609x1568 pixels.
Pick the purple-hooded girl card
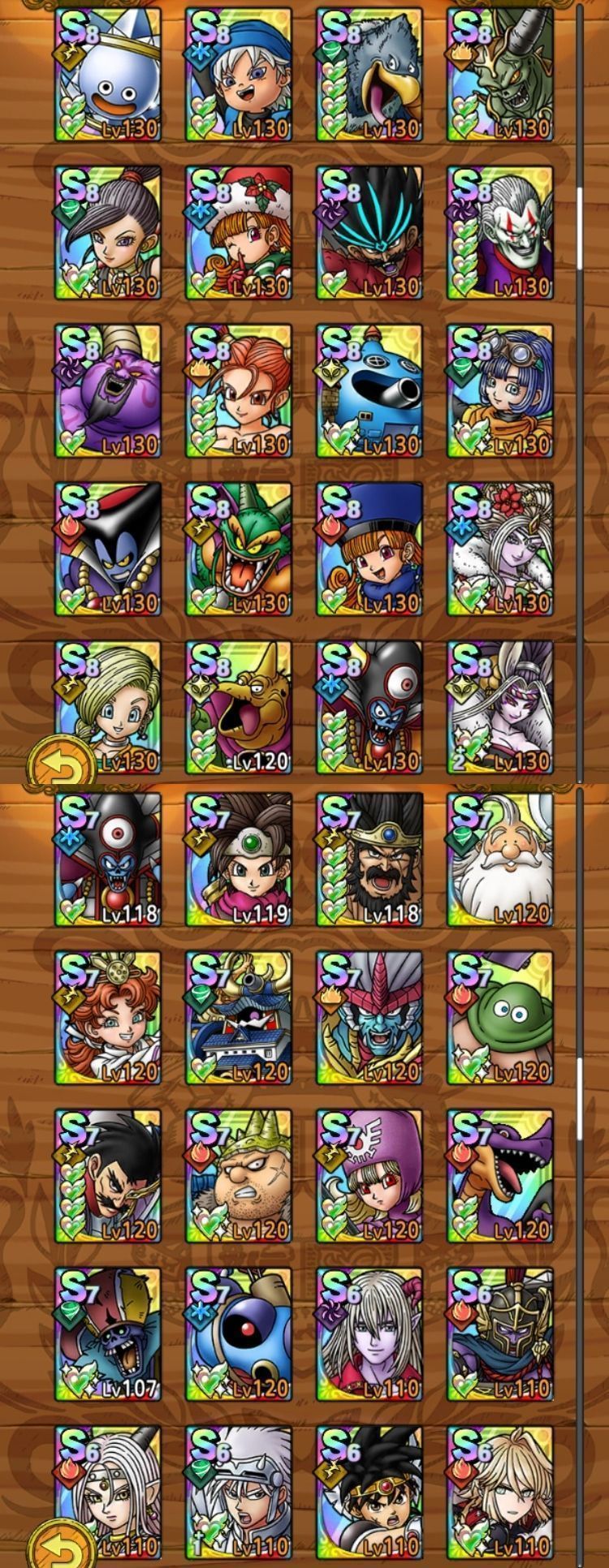369,1177
